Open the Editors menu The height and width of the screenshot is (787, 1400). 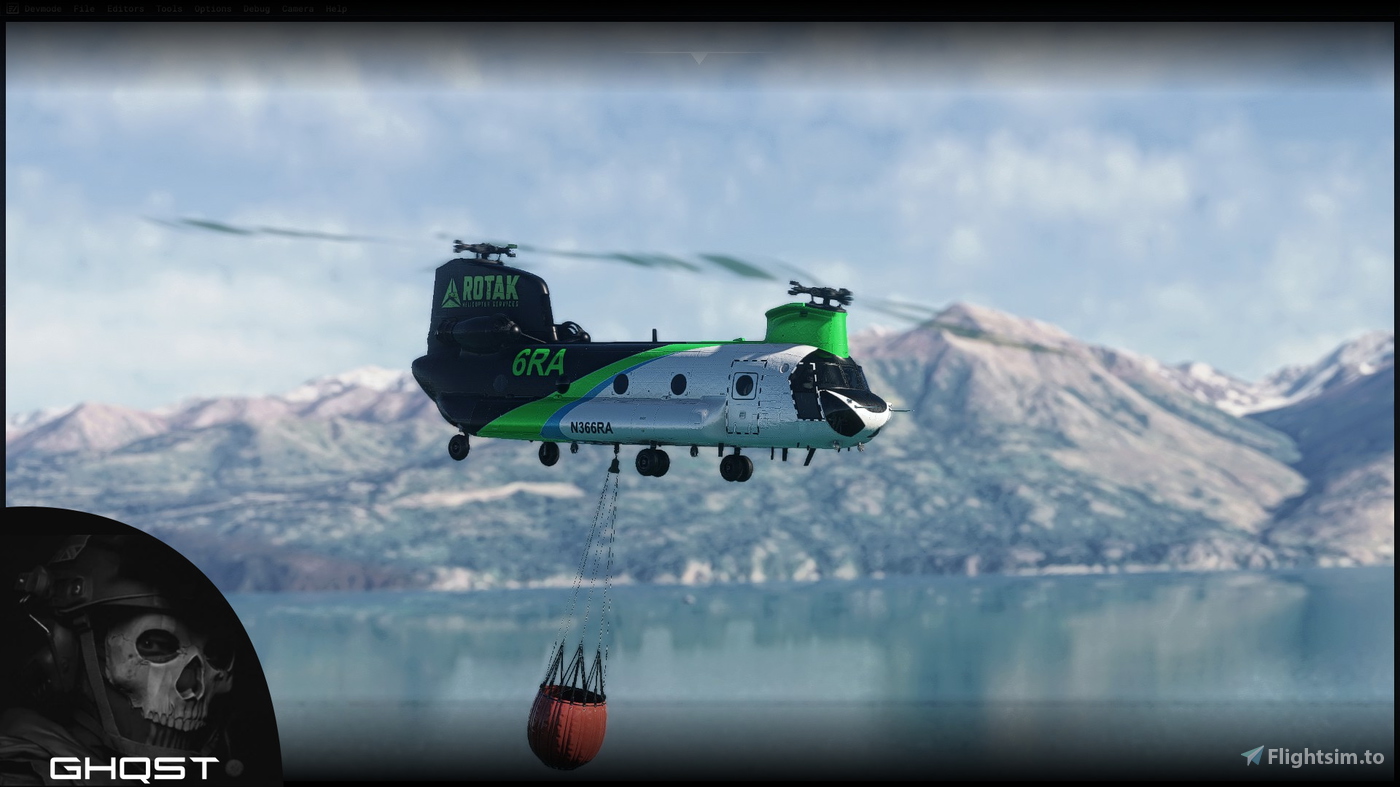pyautogui.click(x=124, y=9)
